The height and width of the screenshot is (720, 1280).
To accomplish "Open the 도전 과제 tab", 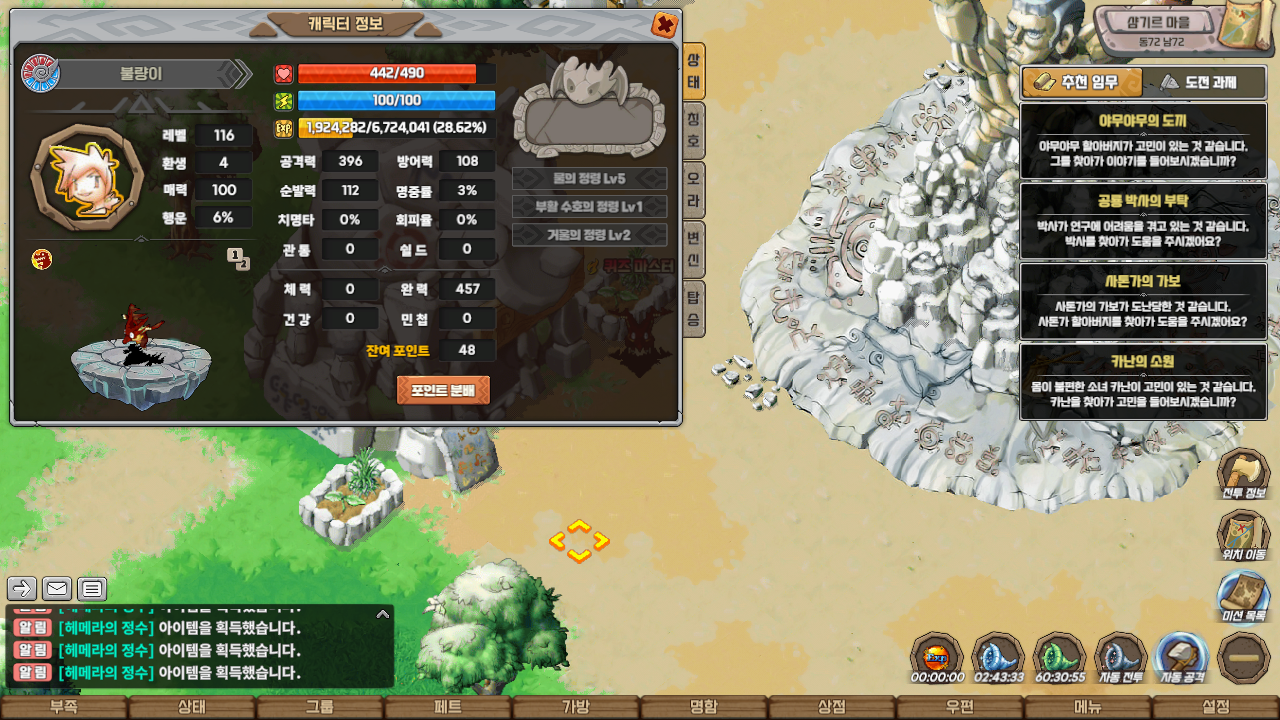I will (1198, 82).
